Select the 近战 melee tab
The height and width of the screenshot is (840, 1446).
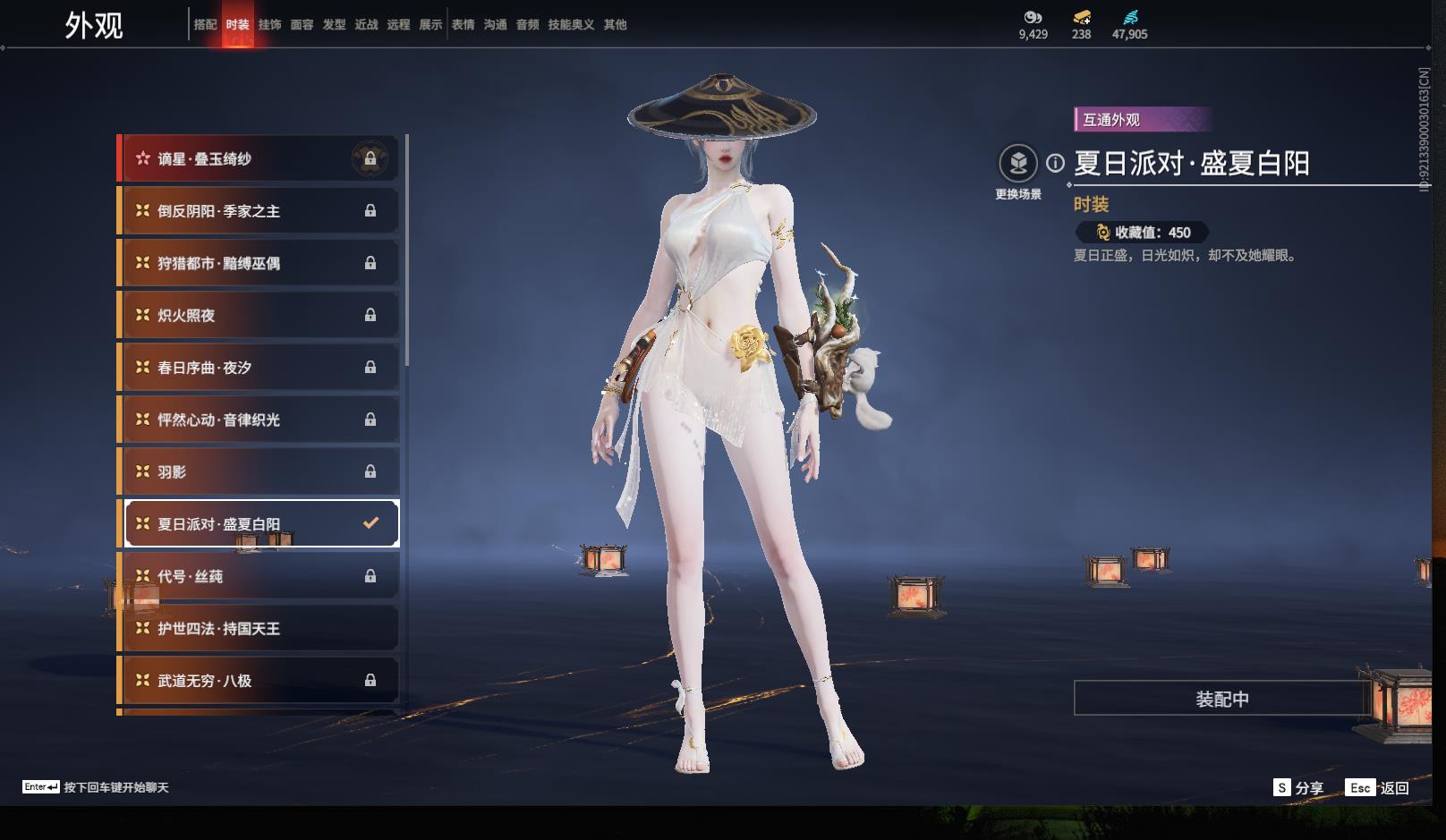[366, 25]
